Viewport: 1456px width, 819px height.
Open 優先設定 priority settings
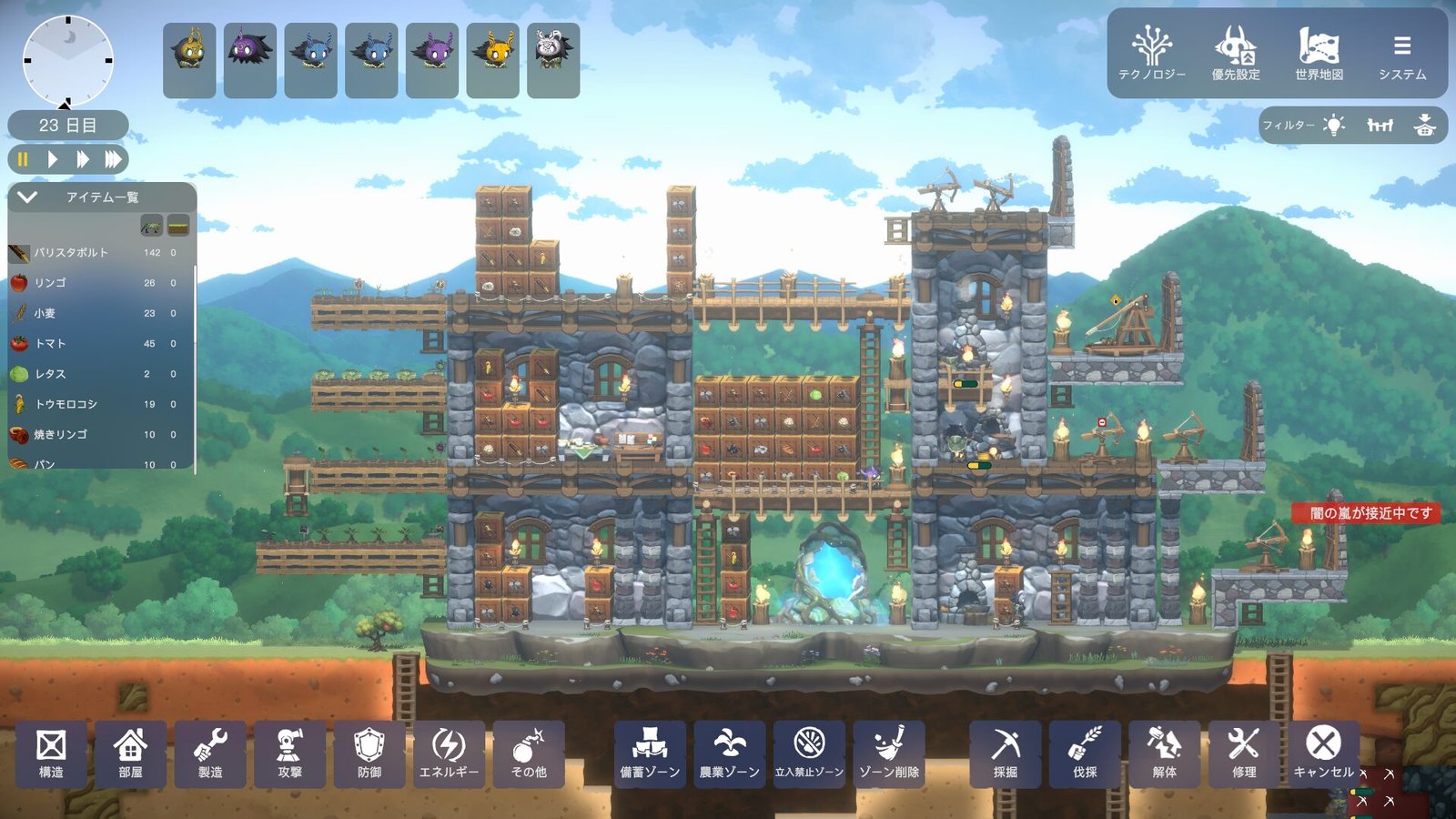tap(1235, 54)
